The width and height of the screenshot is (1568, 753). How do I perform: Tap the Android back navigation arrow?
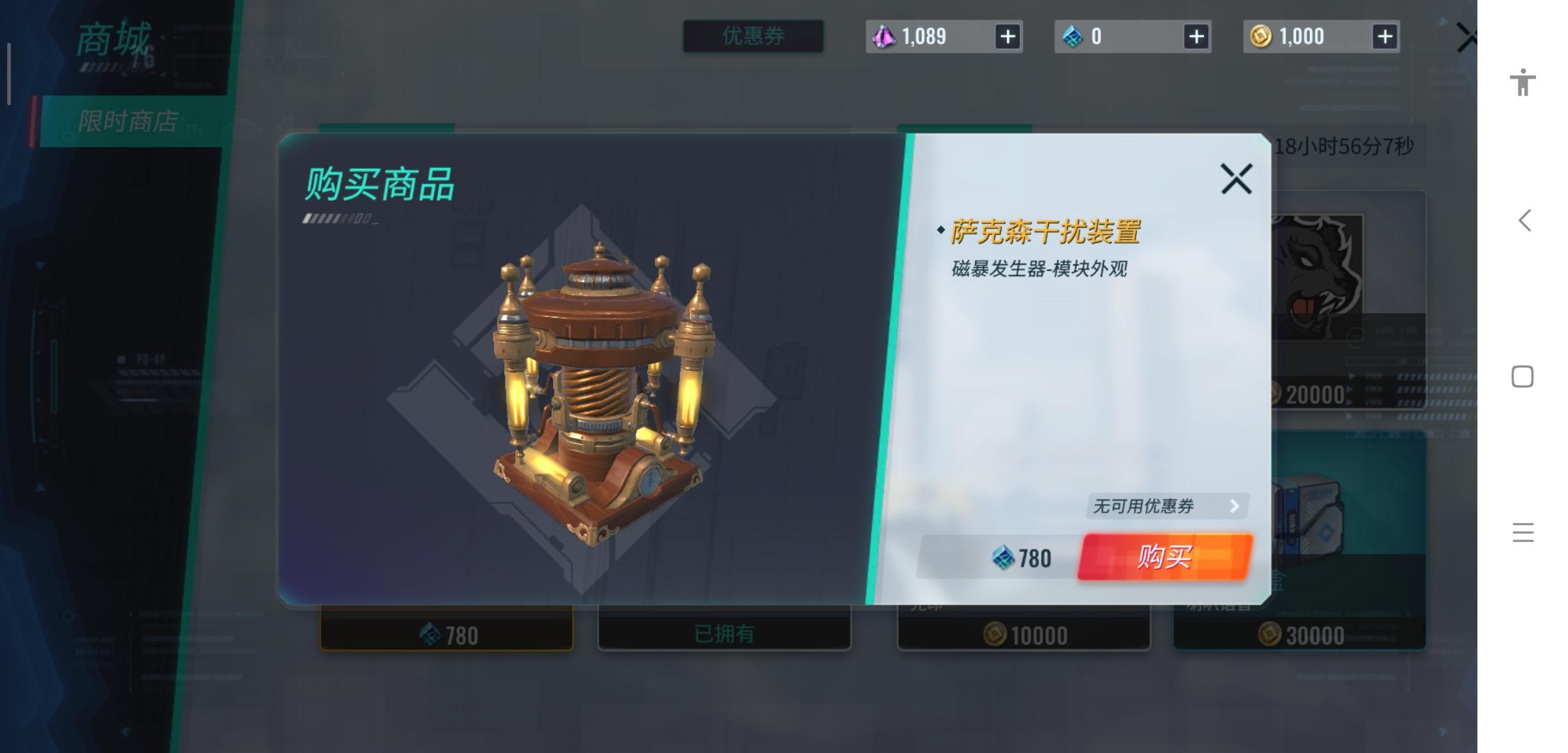[x=1523, y=220]
